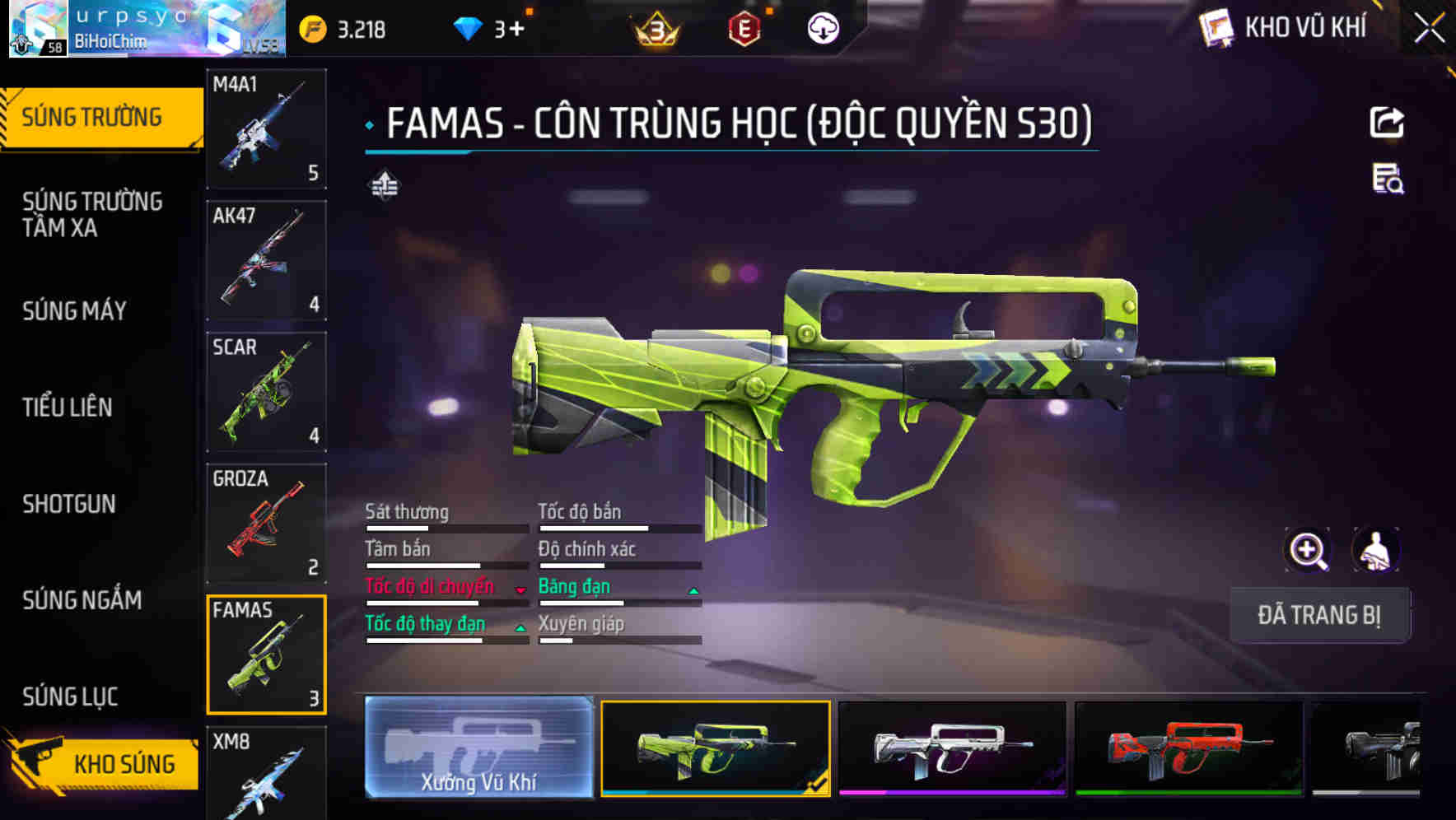The image size is (1456, 820).
Task: Preview weapon on character icon
Action: 1375,551
